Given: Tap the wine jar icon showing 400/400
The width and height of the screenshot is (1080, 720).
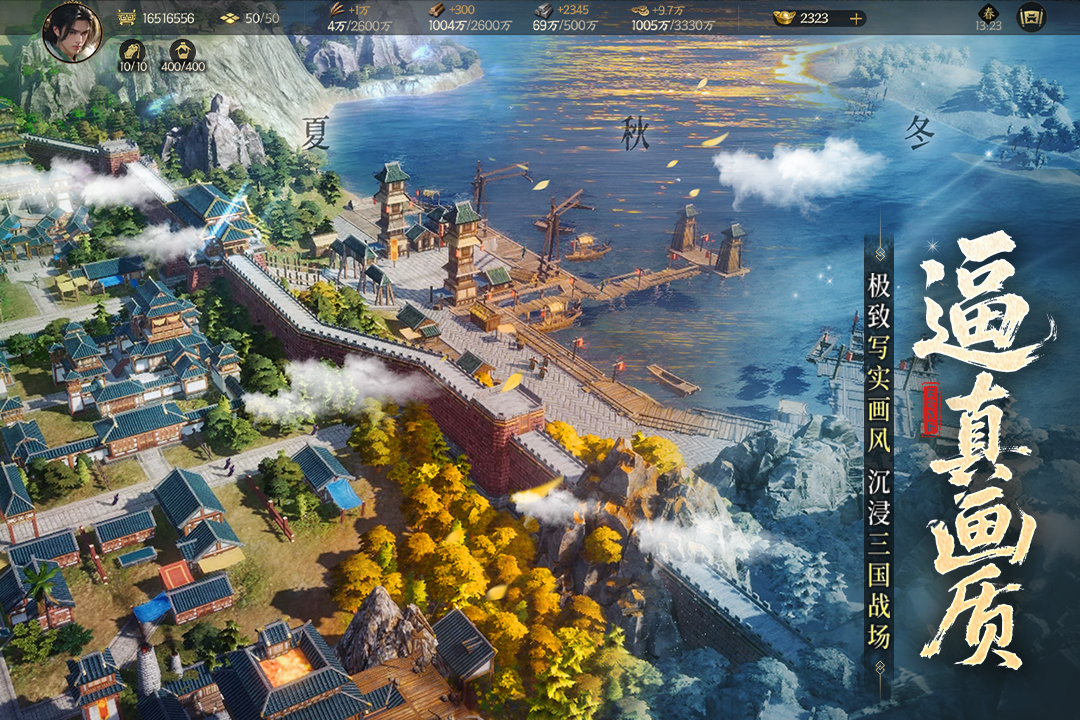Looking at the screenshot, I should pyautogui.click(x=183, y=51).
